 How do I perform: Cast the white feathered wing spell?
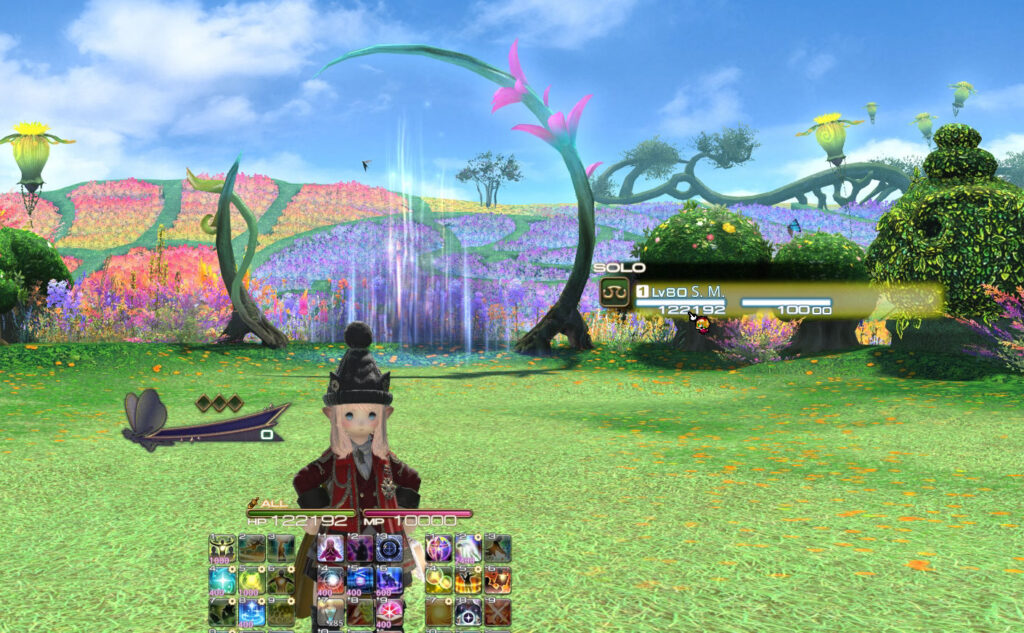click(x=468, y=548)
